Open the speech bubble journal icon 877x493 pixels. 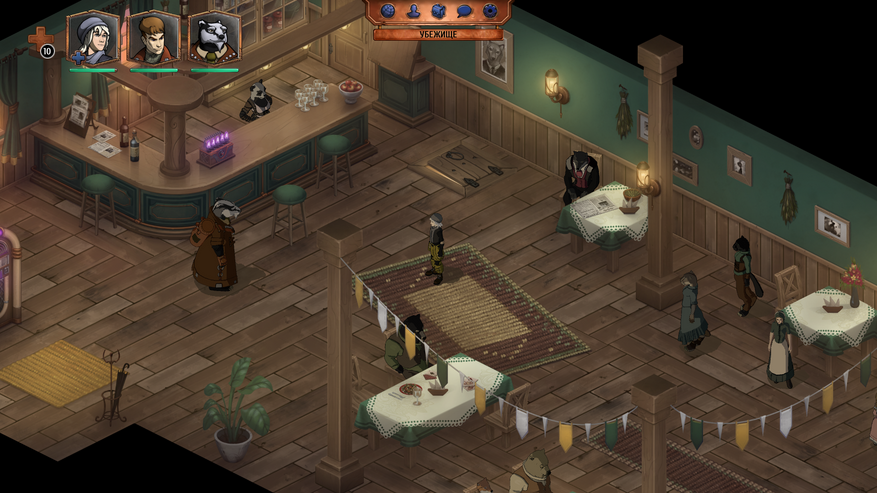point(464,11)
